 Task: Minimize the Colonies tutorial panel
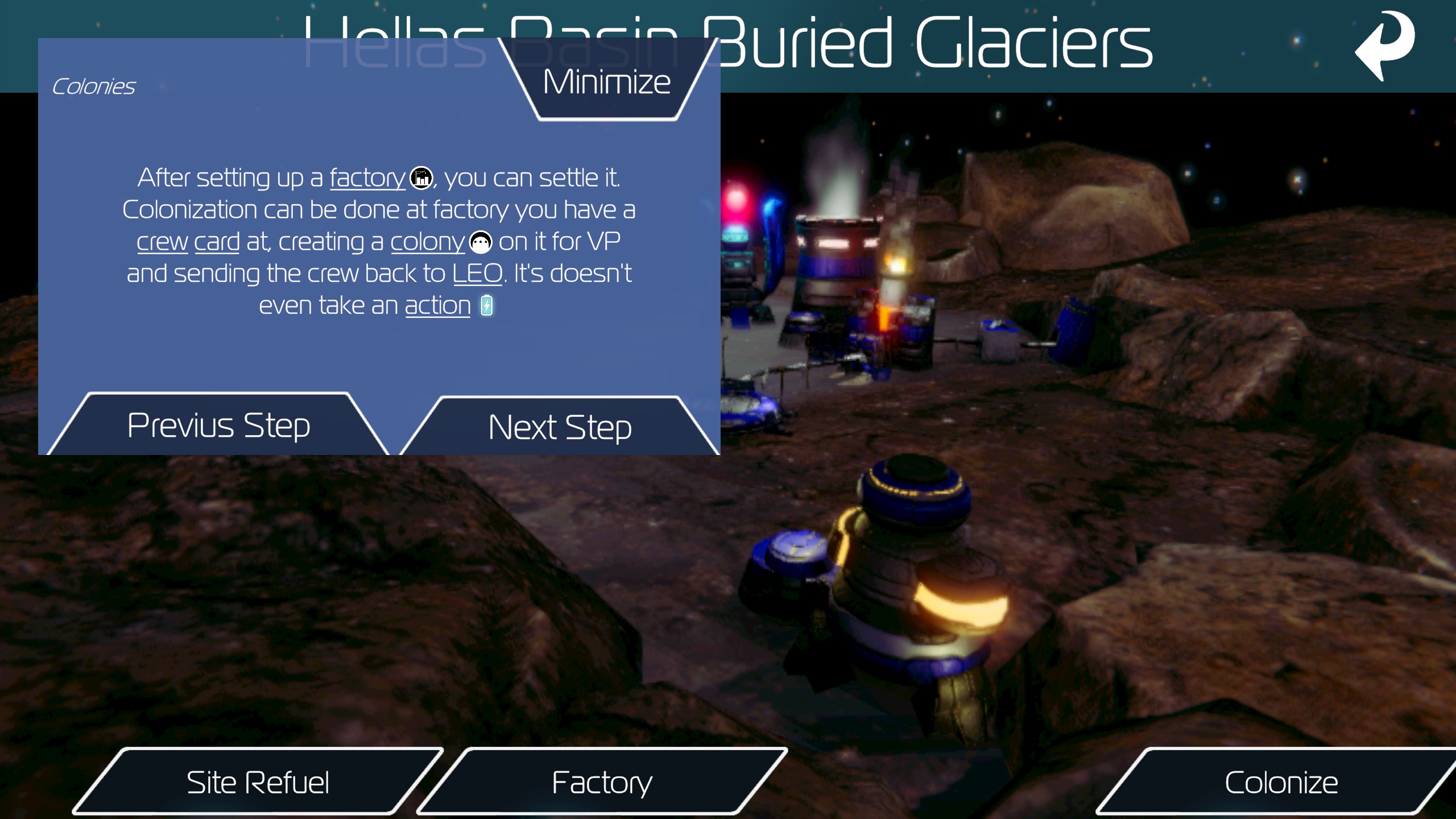click(x=607, y=82)
